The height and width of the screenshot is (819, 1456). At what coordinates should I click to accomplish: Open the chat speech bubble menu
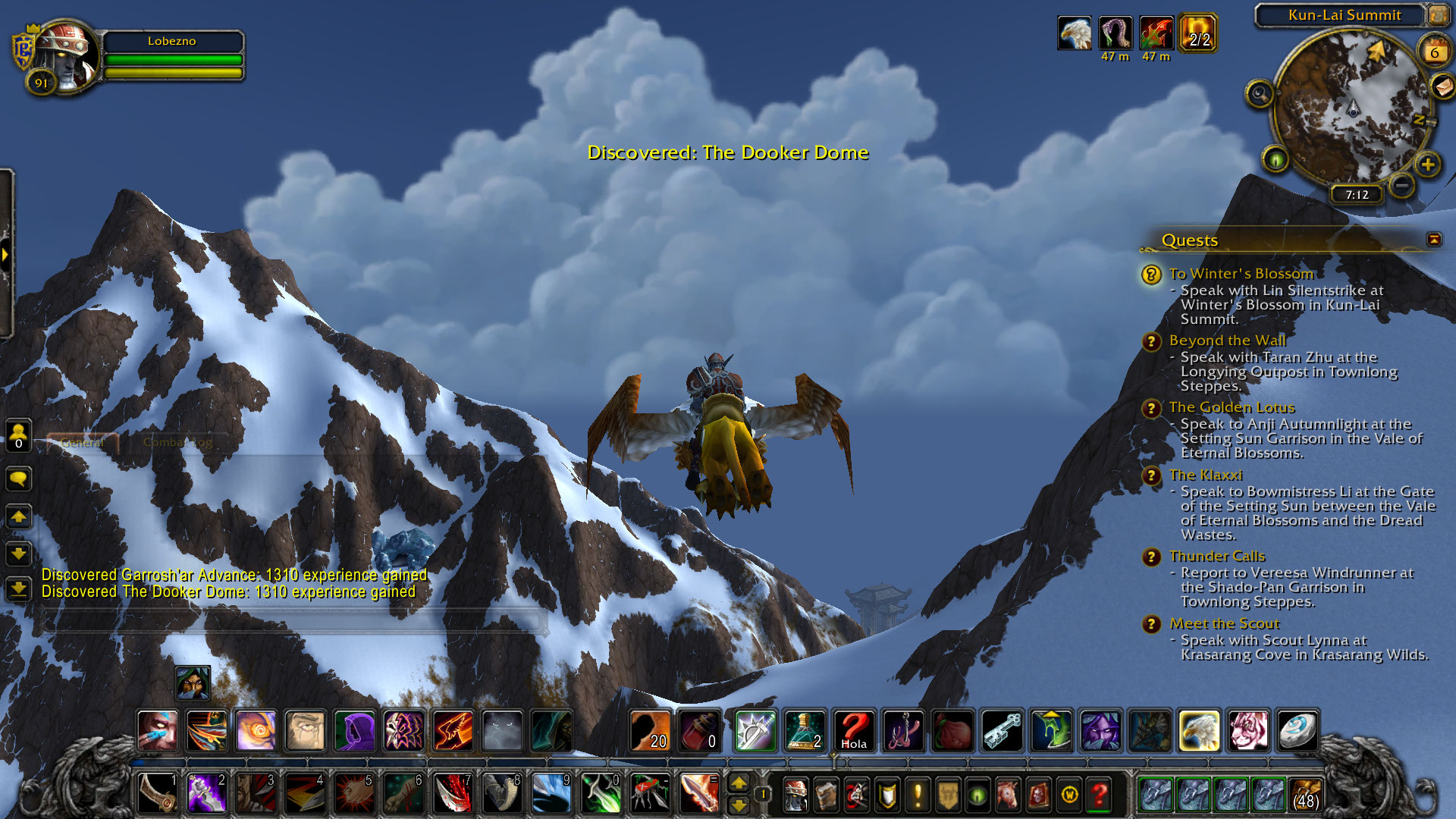(x=18, y=479)
